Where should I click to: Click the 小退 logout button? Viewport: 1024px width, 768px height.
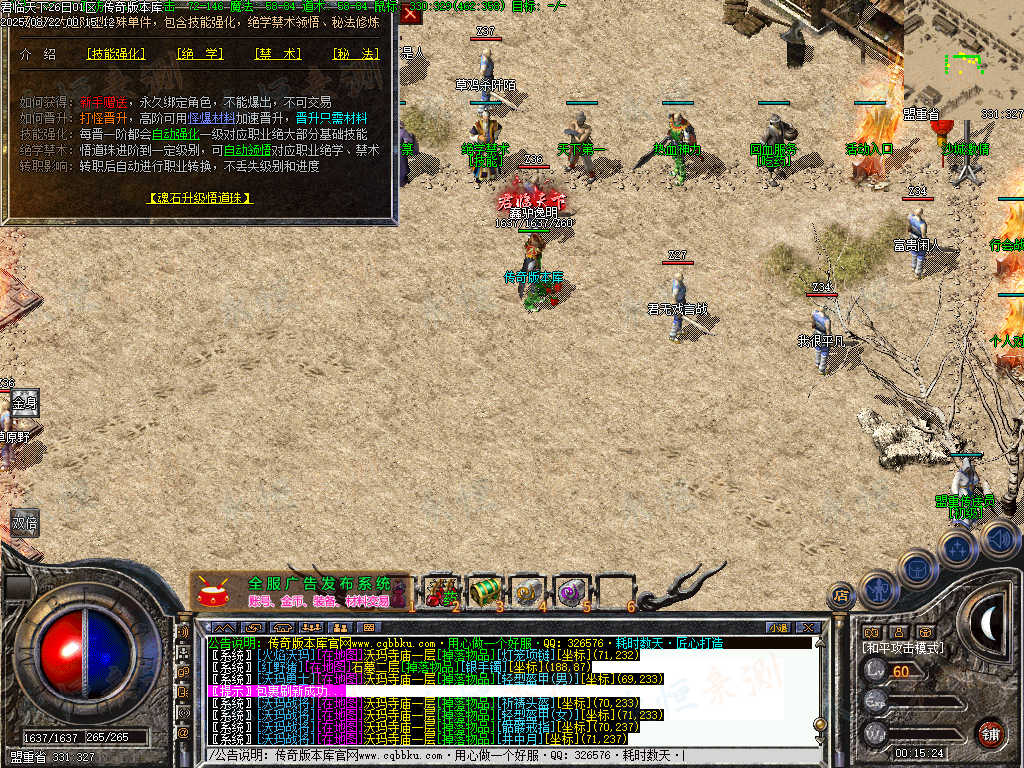click(x=777, y=627)
